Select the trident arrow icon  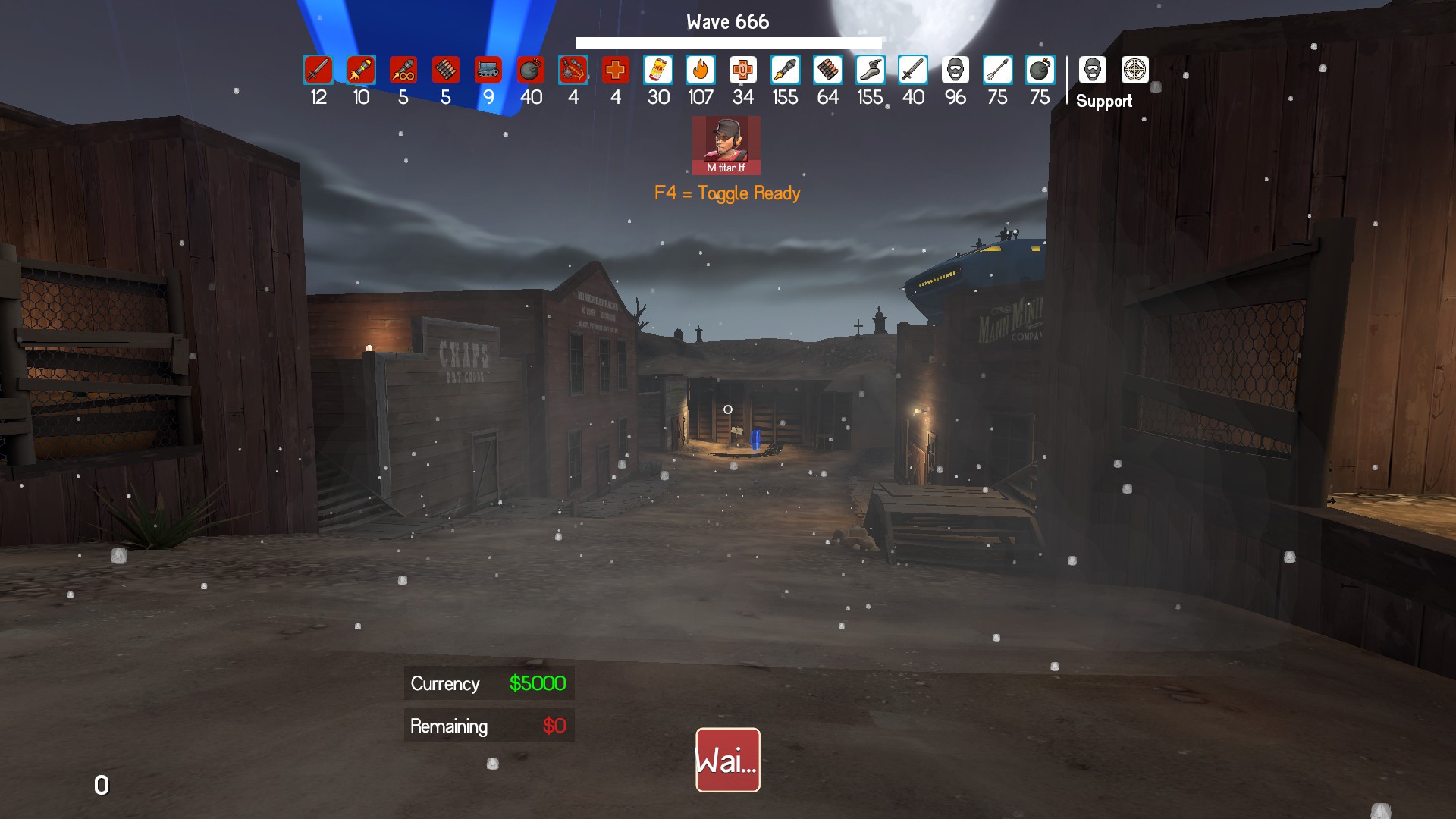click(998, 71)
